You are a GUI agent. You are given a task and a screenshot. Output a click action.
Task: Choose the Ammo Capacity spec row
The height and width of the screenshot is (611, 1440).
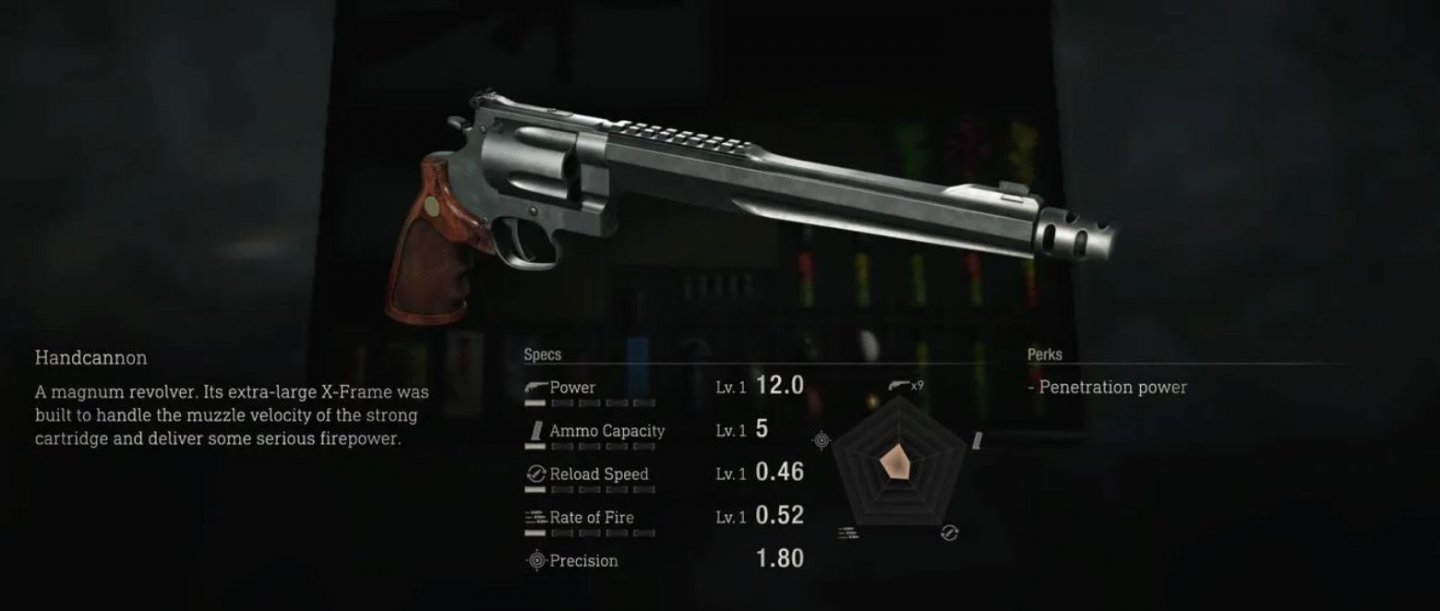click(606, 431)
